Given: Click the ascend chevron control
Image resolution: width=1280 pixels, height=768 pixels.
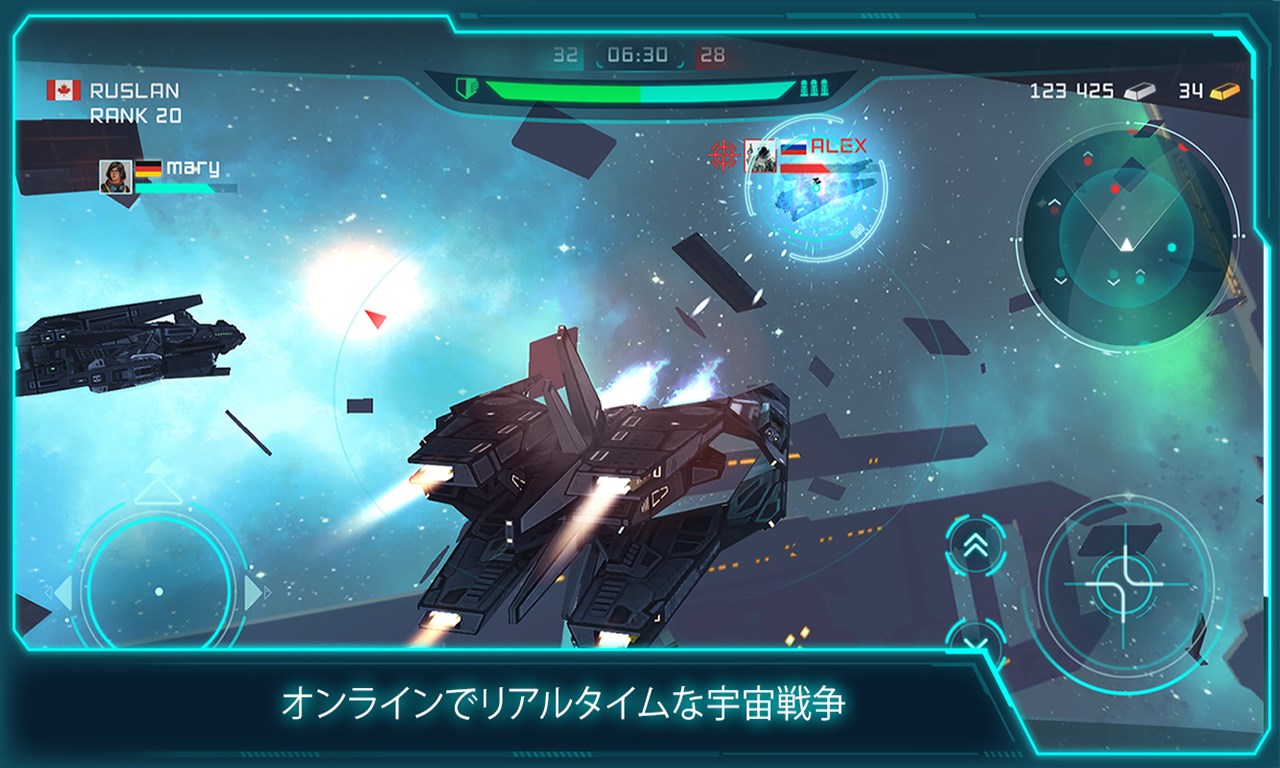Looking at the screenshot, I should pyautogui.click(x=975, y=545).
